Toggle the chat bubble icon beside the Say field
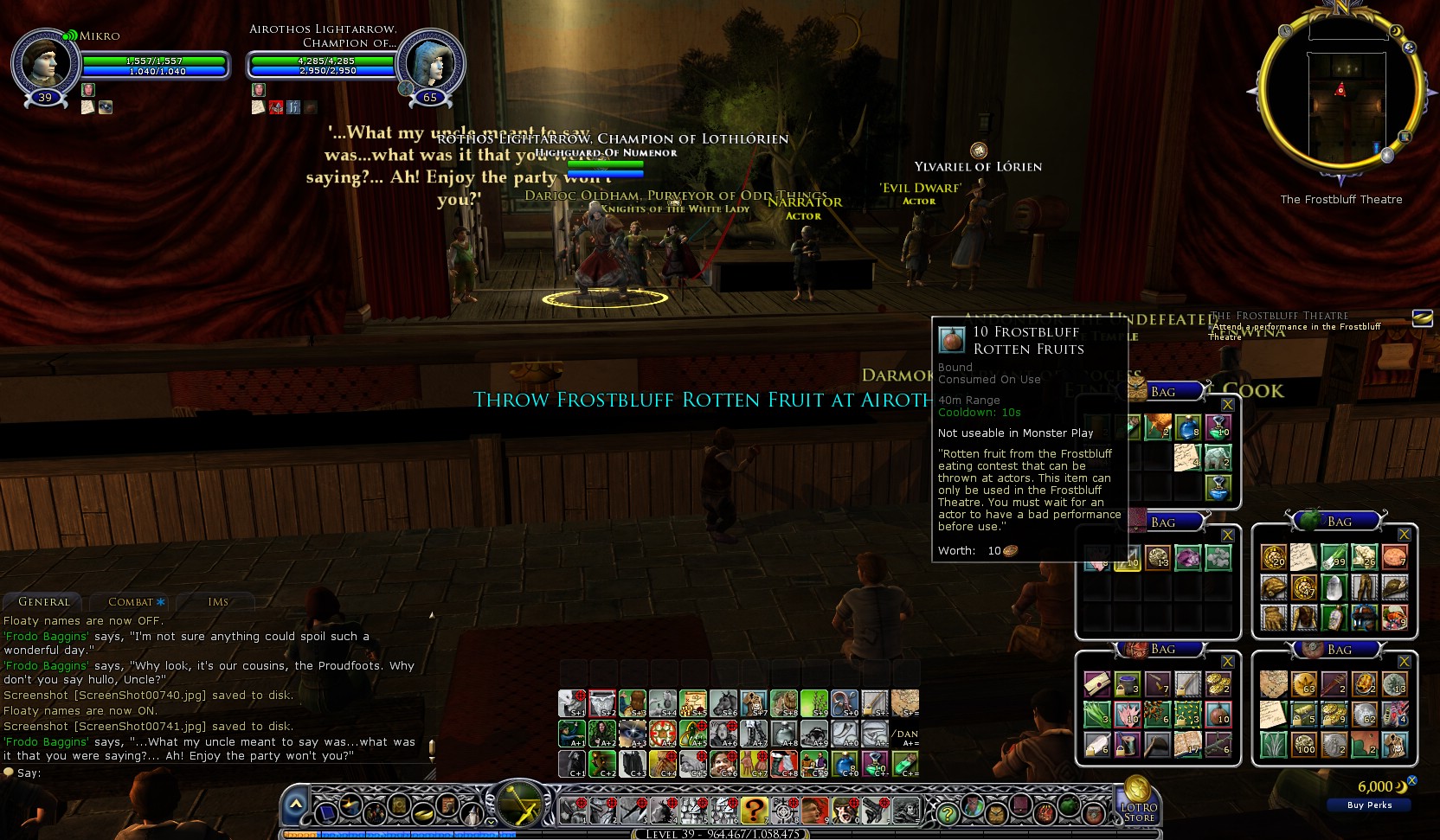 pos(10,772)
